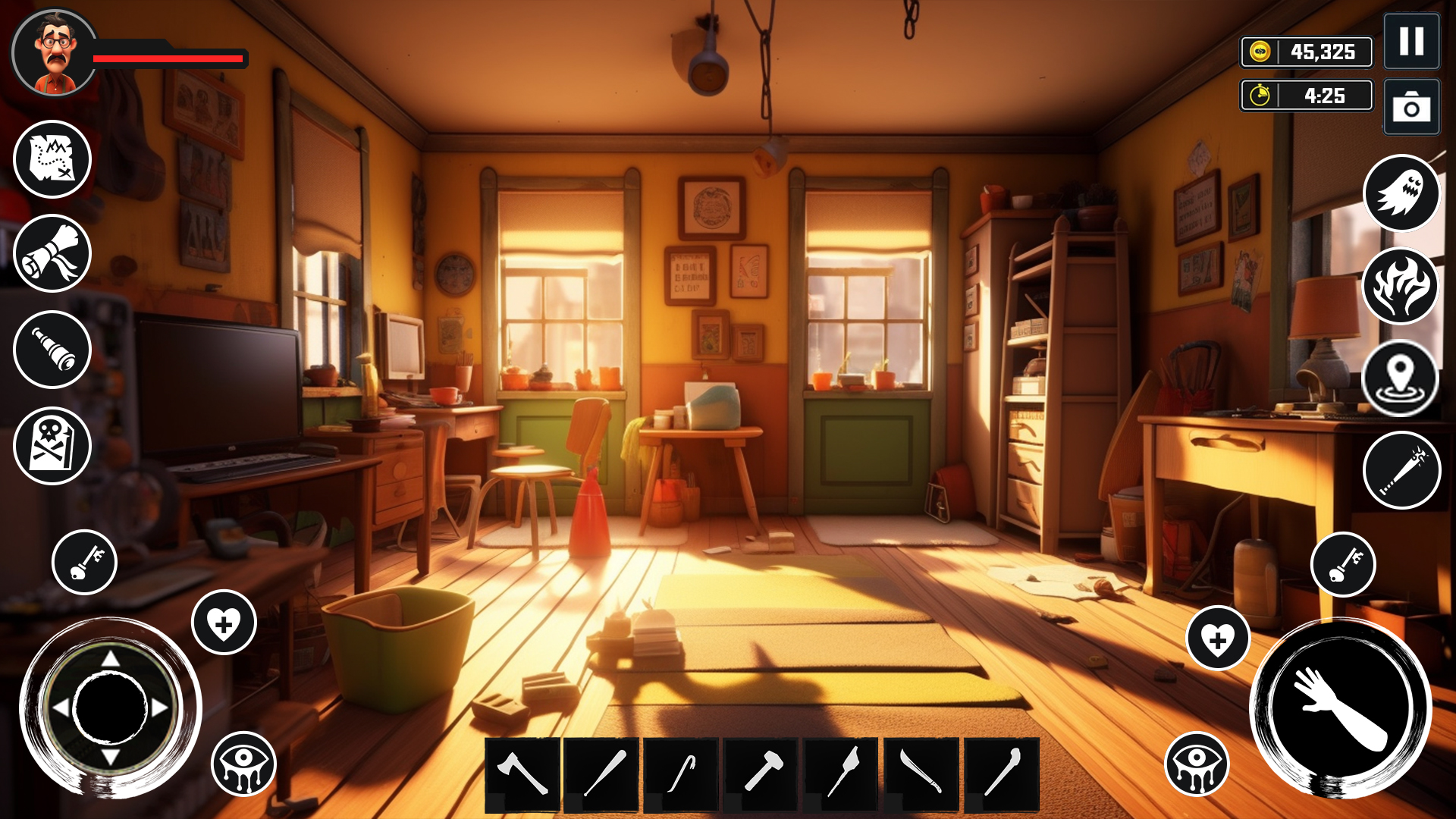Click the movement joystick center
This screenshot has height=819, width=1456.
click(111, 708)
